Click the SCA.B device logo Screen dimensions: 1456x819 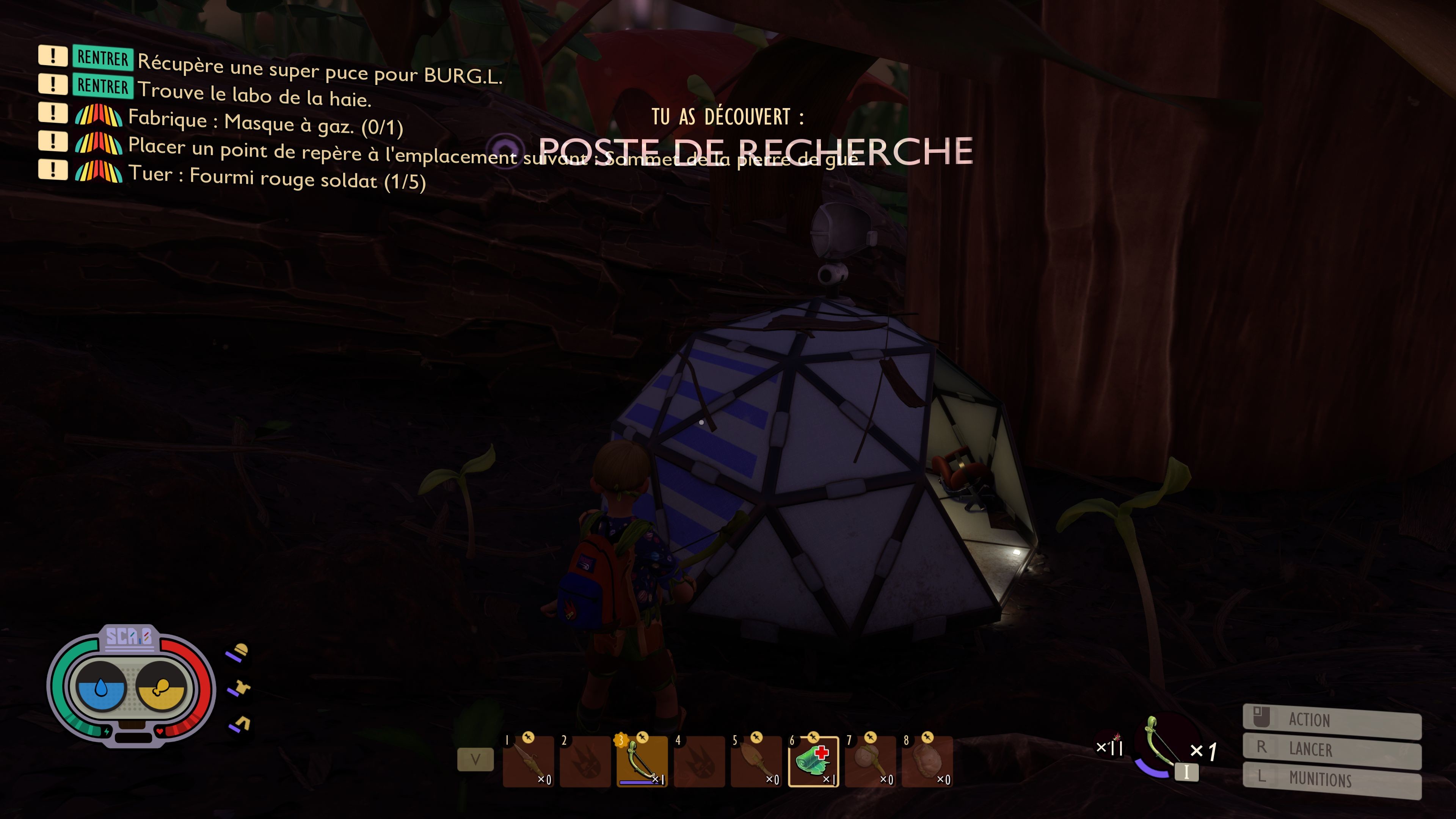(129, 637)
